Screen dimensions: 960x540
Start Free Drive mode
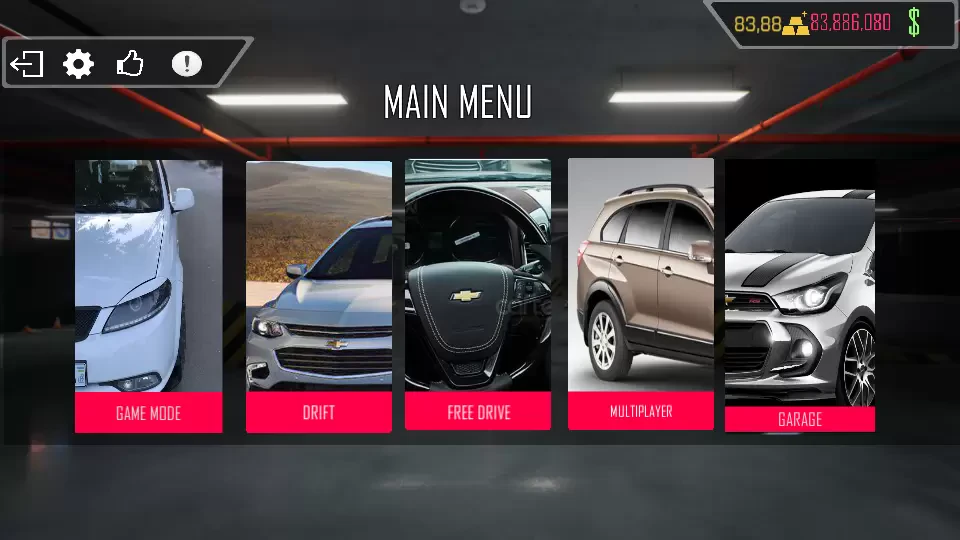[x=478, y=412]
